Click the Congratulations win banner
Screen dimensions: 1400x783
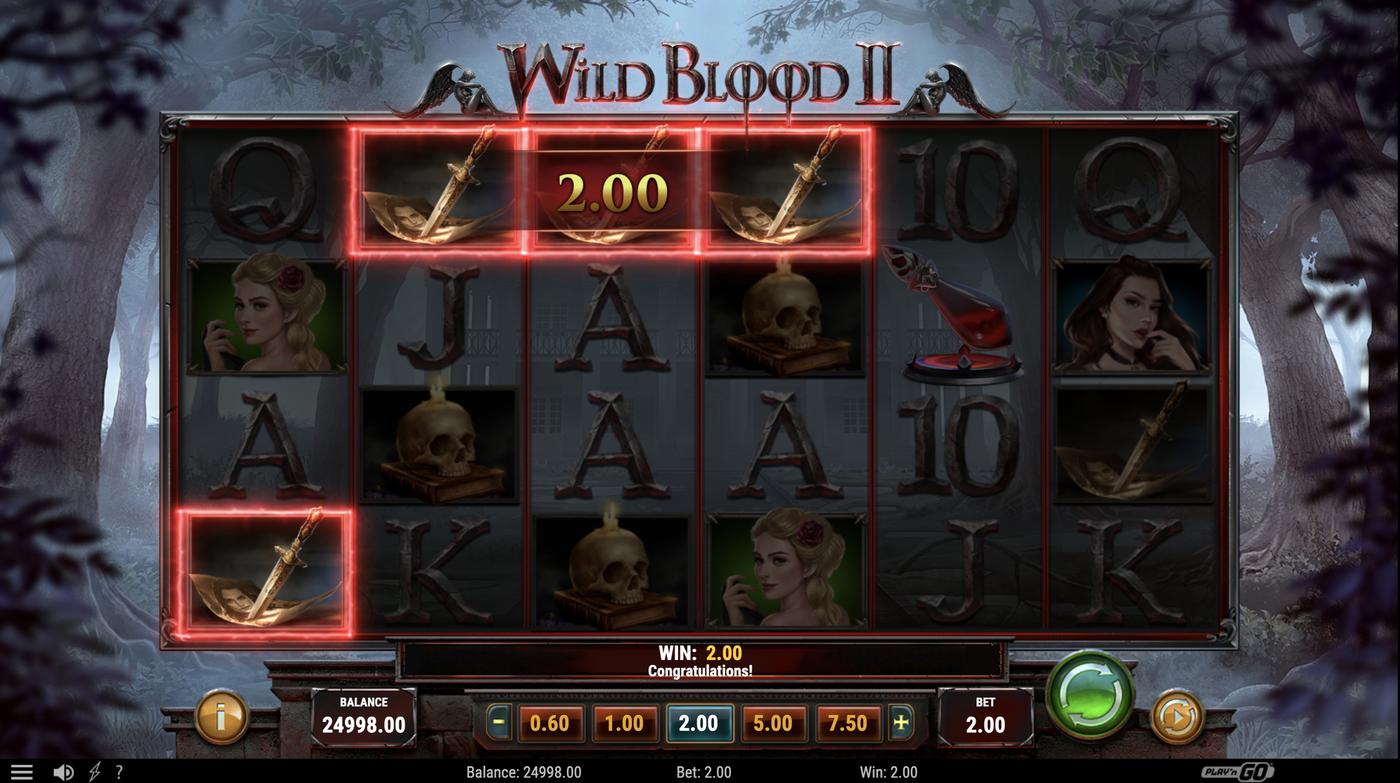click(x=700, y=659)
